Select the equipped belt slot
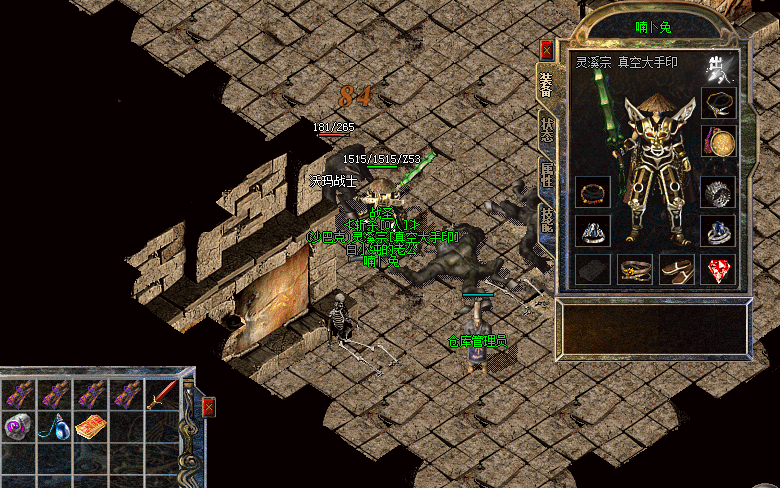The image size is (780, 488). click(635, 269)
